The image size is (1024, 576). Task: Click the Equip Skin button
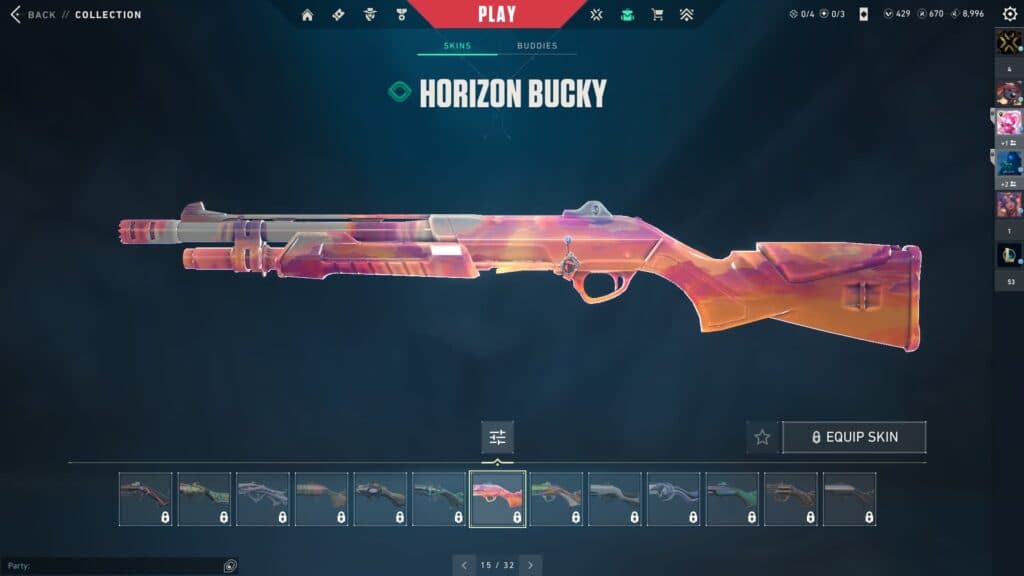point(854,437)
